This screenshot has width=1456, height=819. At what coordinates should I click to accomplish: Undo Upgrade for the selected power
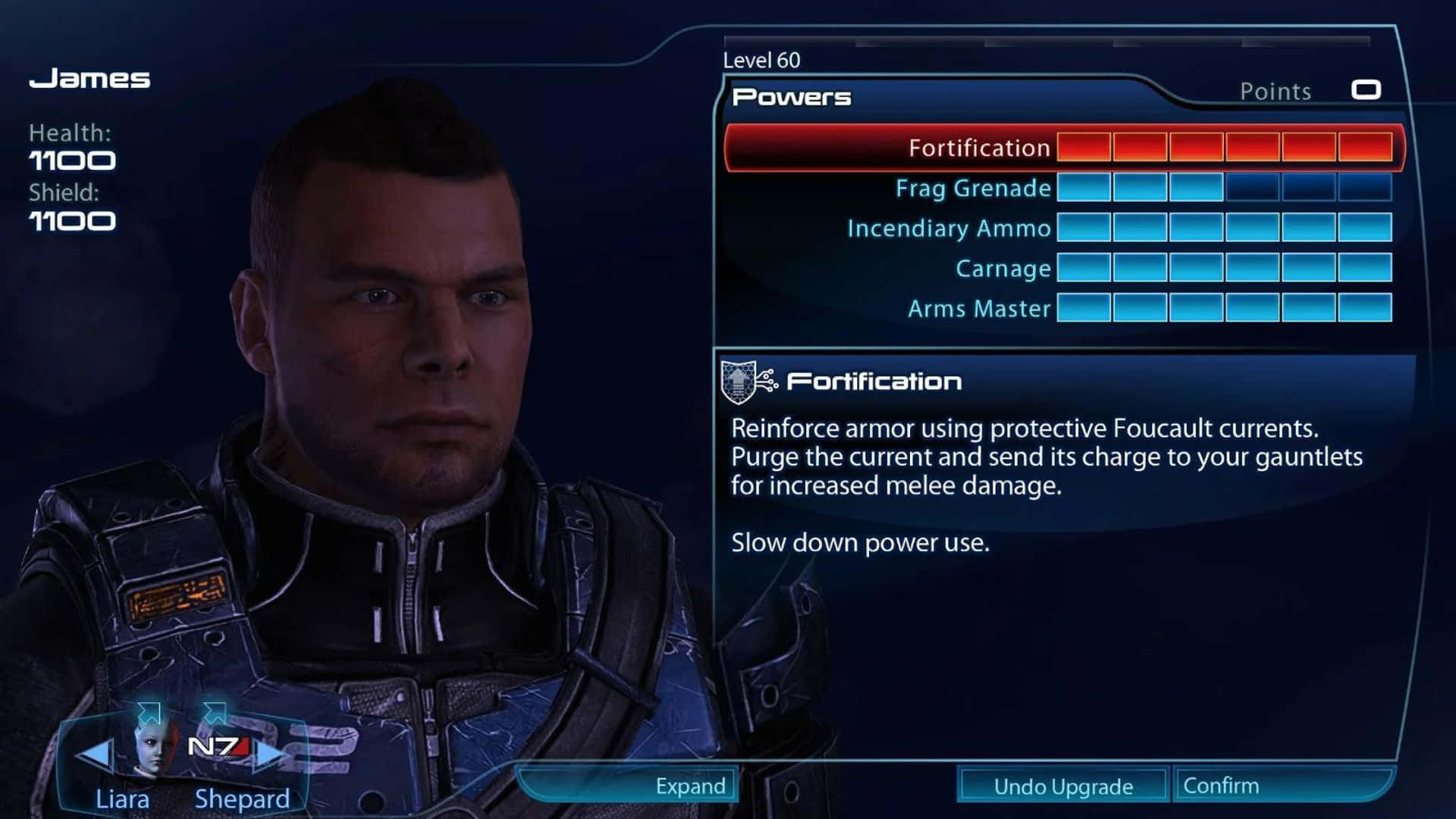(x=1062, y=786)
